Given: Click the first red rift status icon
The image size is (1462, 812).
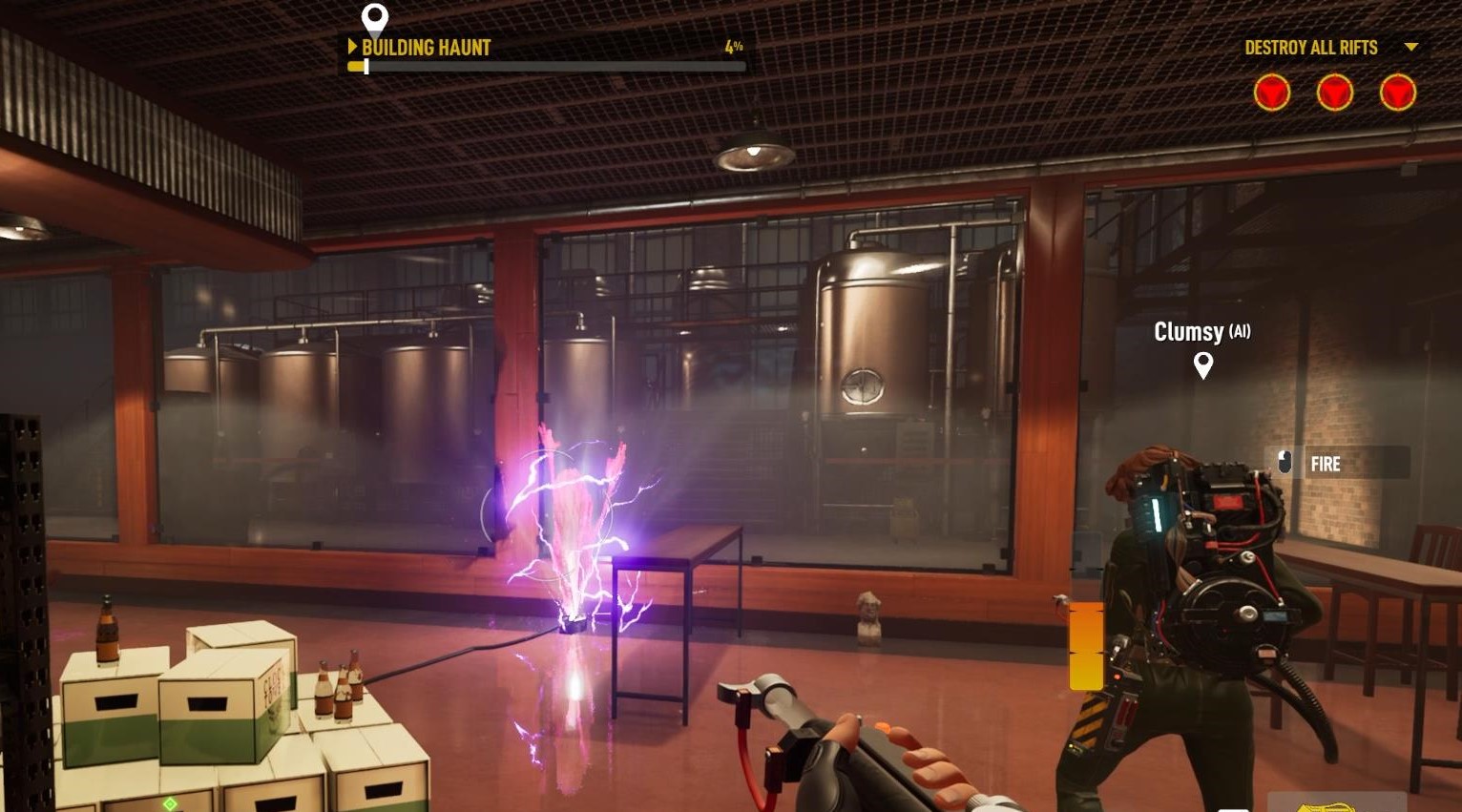Looking at the screenshot, I should pyautogui.click(x=1272, y=93).
